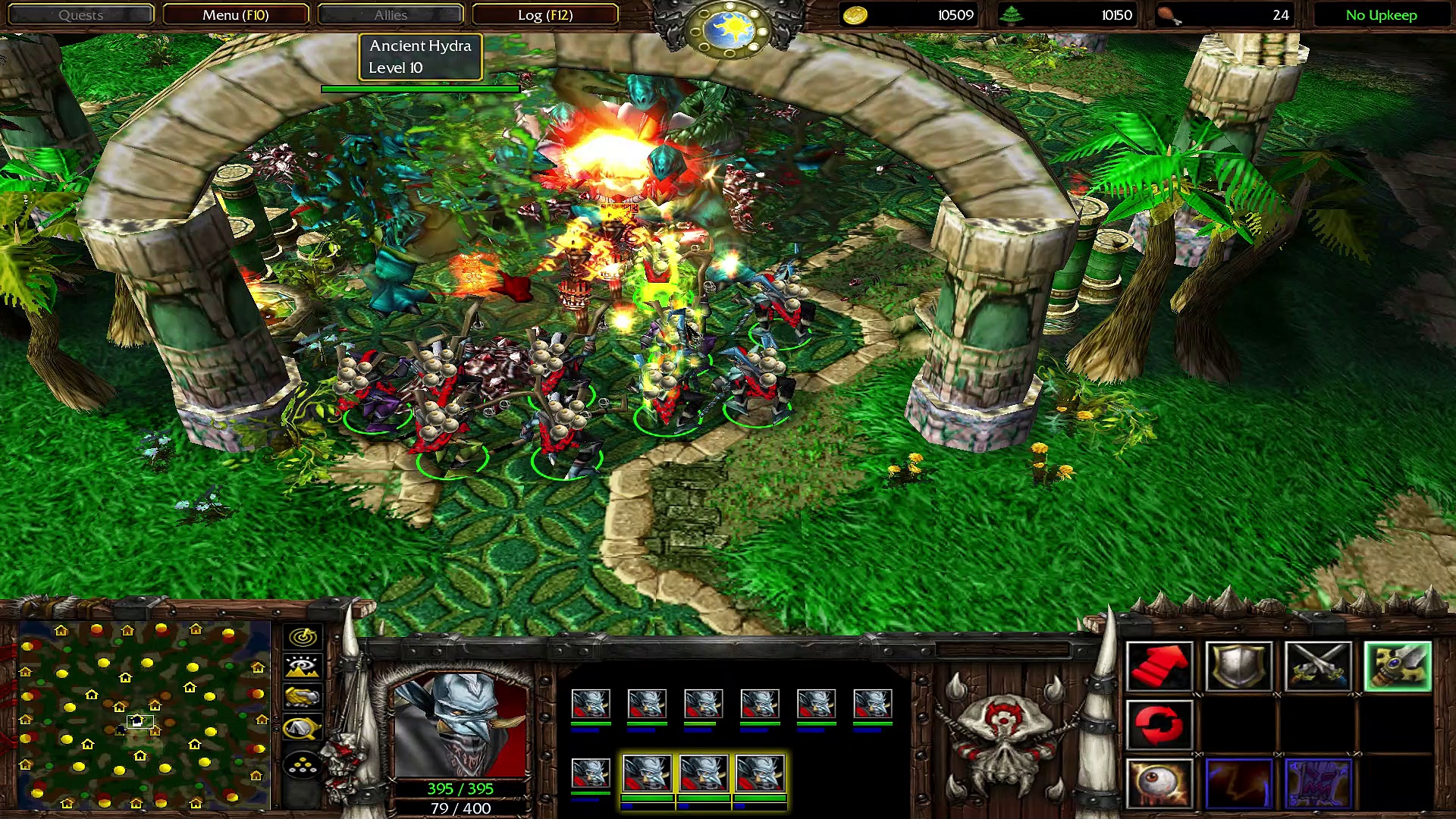Activate the highlighted Attack sword command
Viewport: 1456px width, 819px height.
pos(1398,667)
